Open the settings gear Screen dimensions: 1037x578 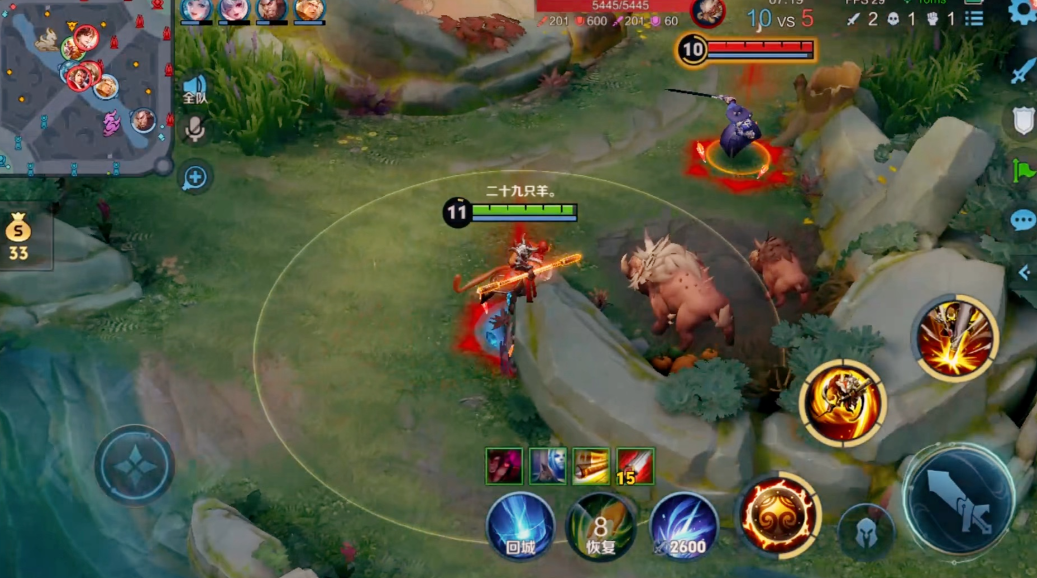click(x=1022, y=12)
